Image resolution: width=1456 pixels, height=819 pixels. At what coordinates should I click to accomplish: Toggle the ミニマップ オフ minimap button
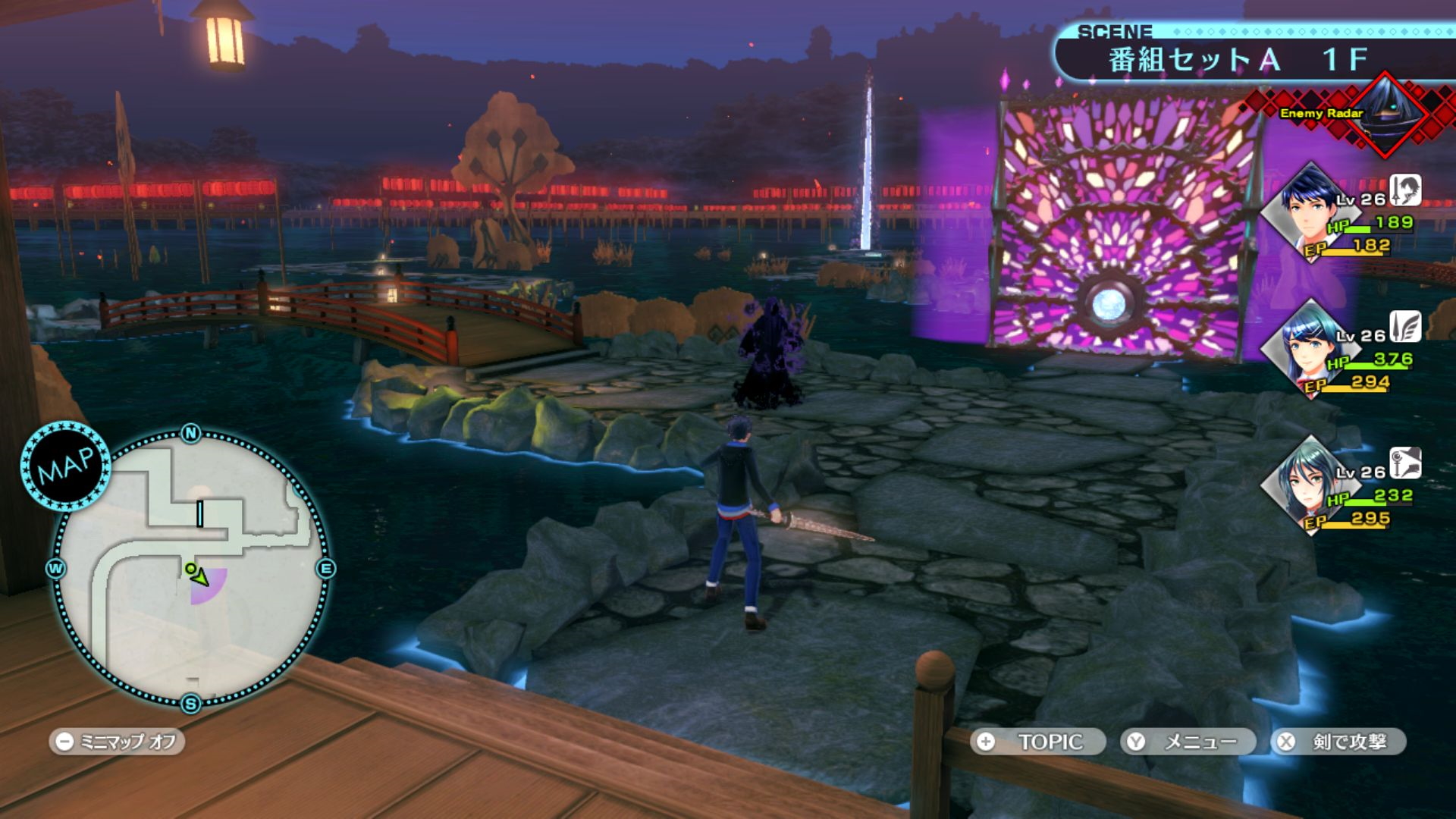[118, 742]
